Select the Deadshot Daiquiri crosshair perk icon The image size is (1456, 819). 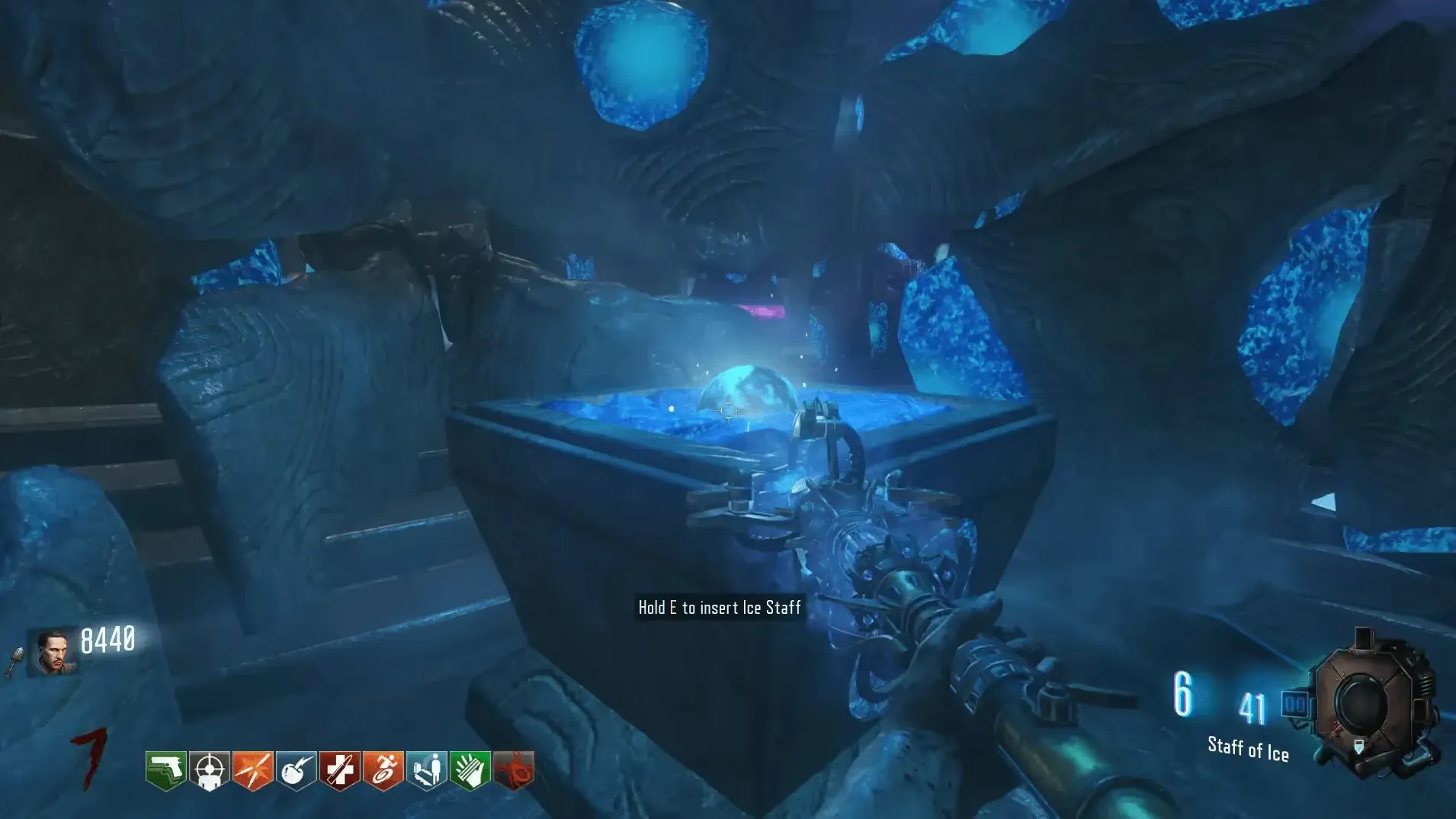(209, 770)
